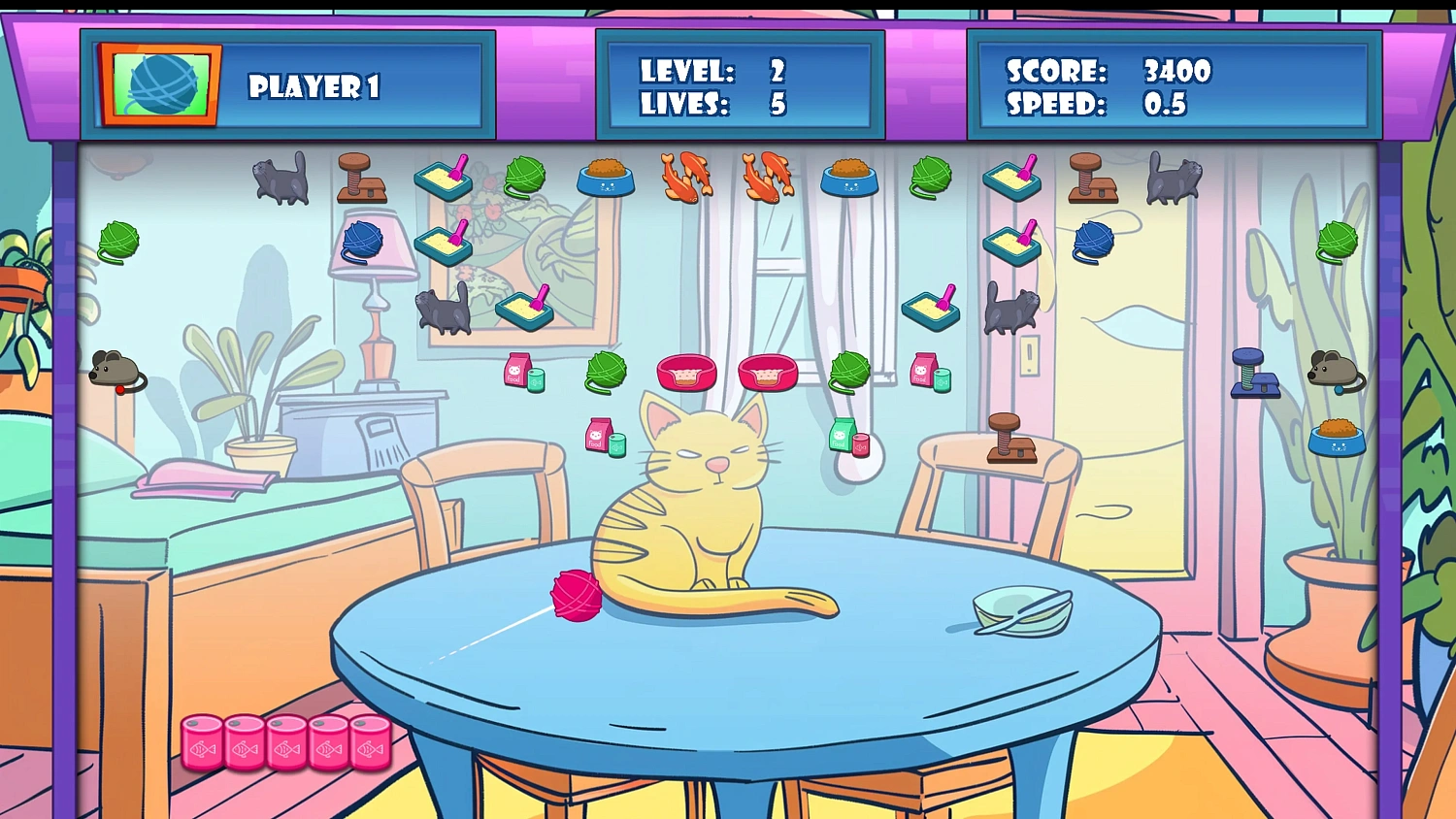Click the SCORE display showing 3400

click(1107, 71)
